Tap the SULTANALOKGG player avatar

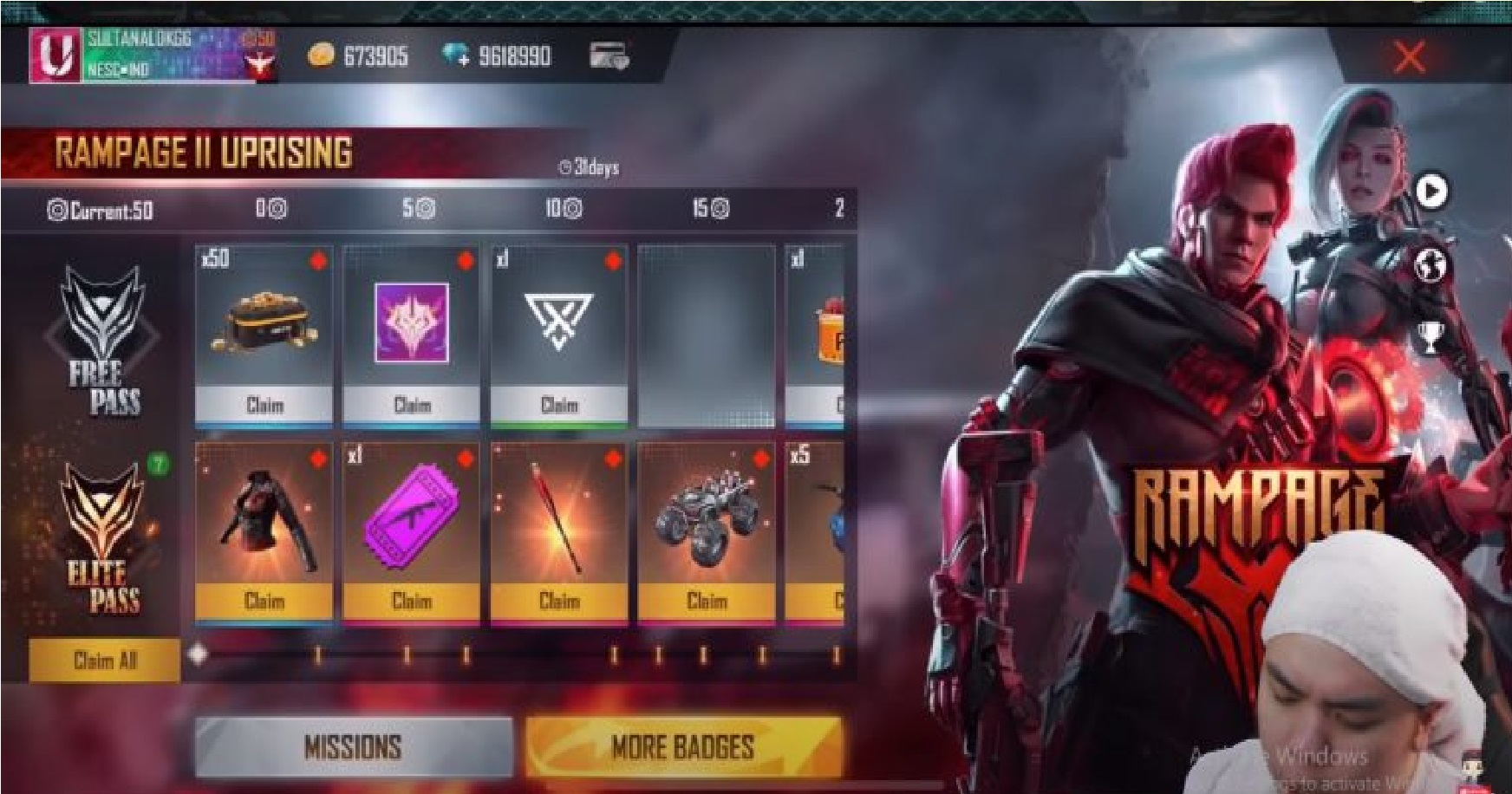(x=55, y=57)
